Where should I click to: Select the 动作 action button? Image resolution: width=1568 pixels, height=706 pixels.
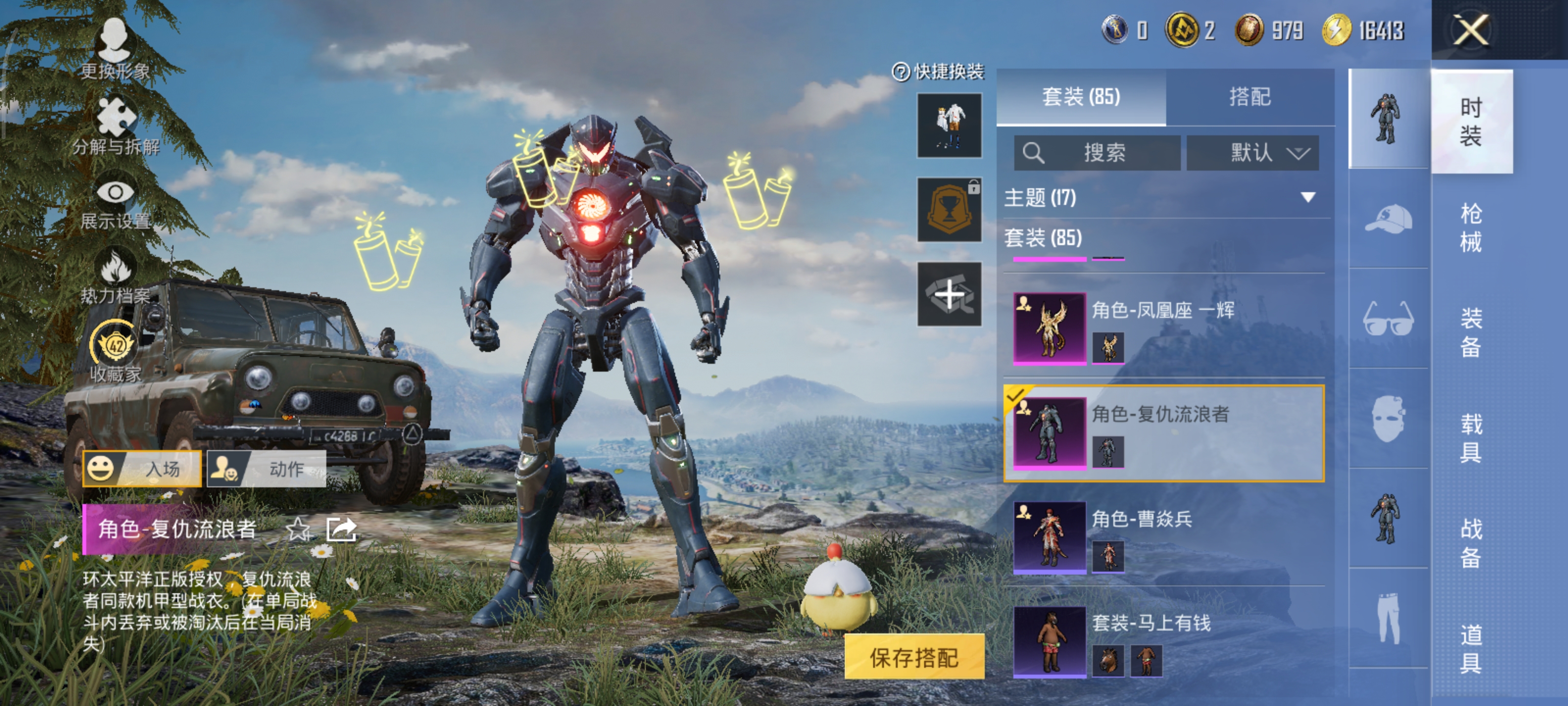[x=267, y=468]
